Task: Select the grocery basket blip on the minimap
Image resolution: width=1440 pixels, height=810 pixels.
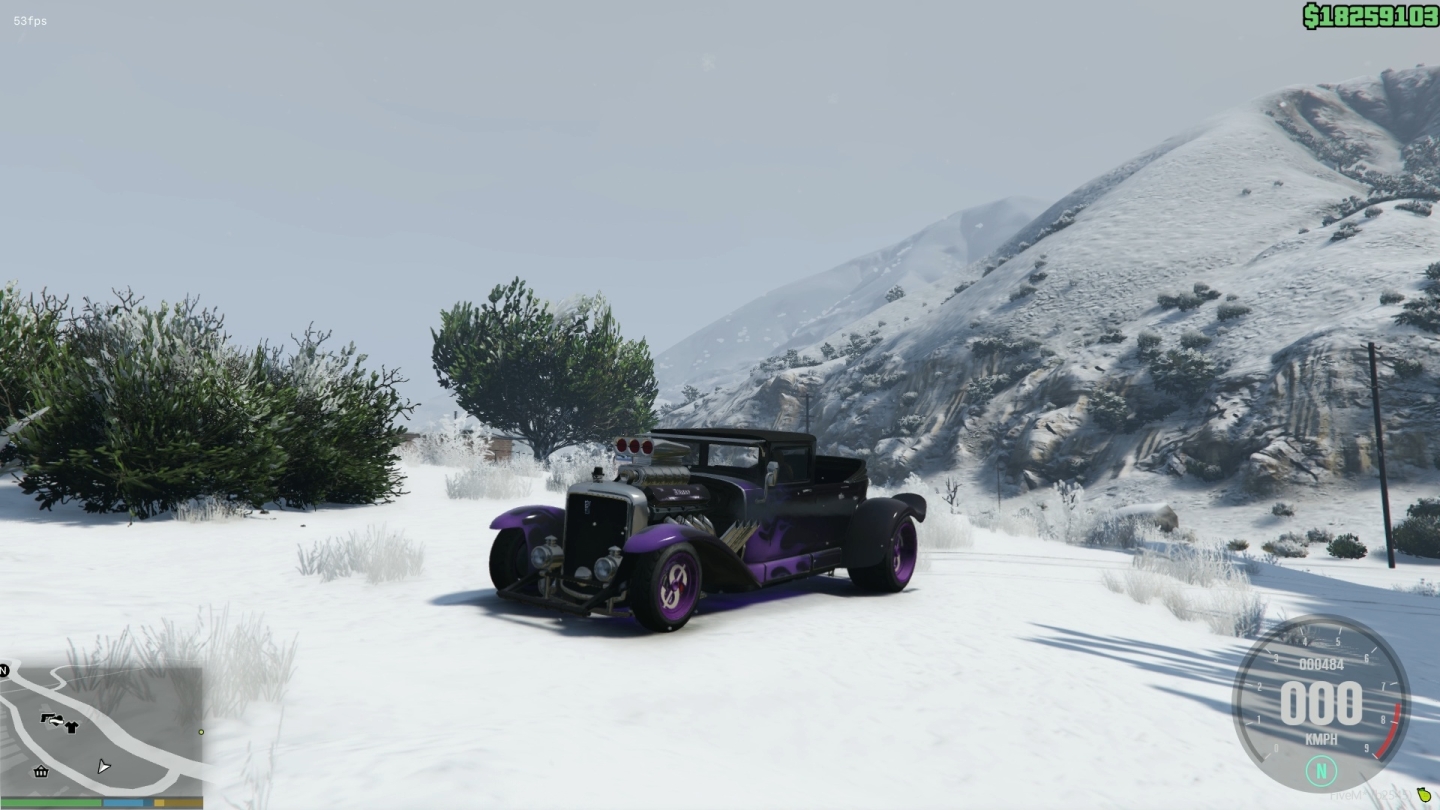Action: point(40,771)
